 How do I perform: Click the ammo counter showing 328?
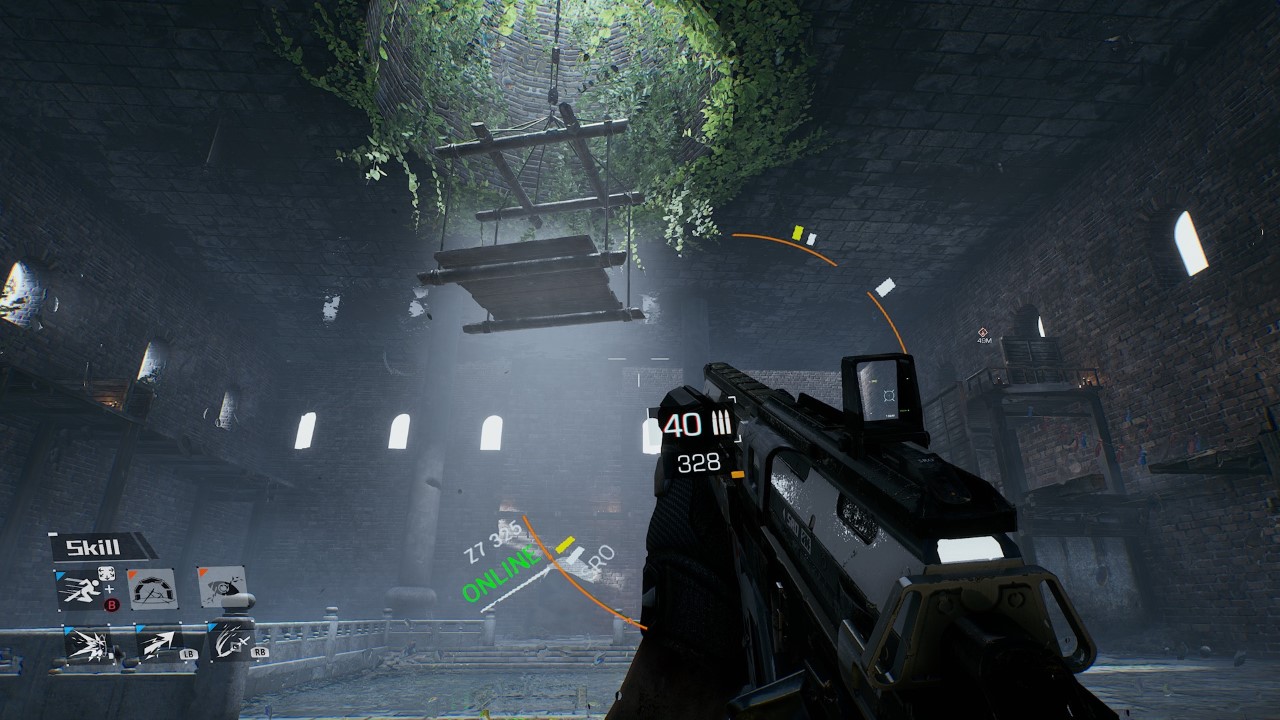(700, 462)
